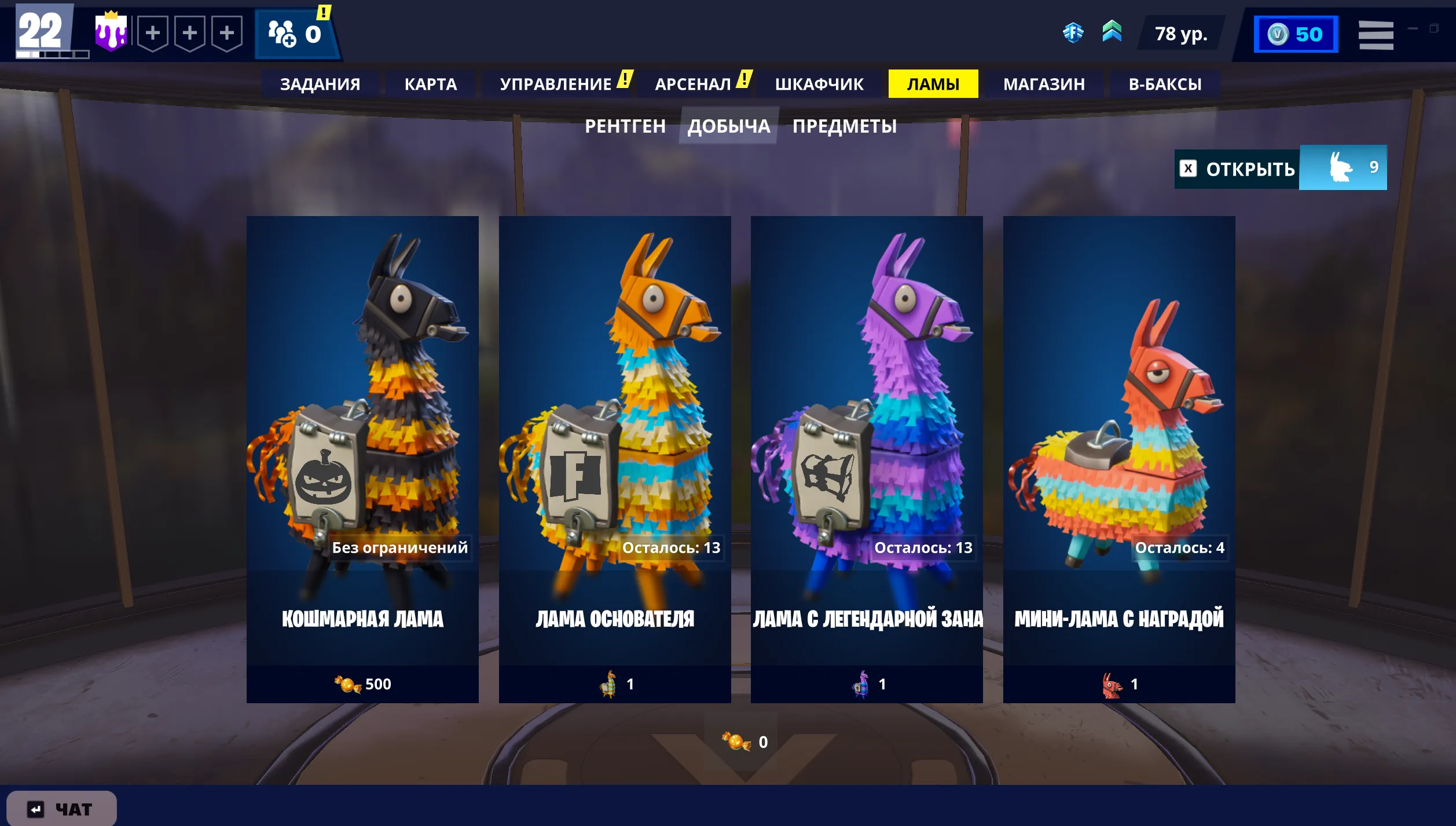Click the season level arrow icon near 78 ур.
Screen dimensions: 1456x826
pyautogui.click(x=1113, y=33)
